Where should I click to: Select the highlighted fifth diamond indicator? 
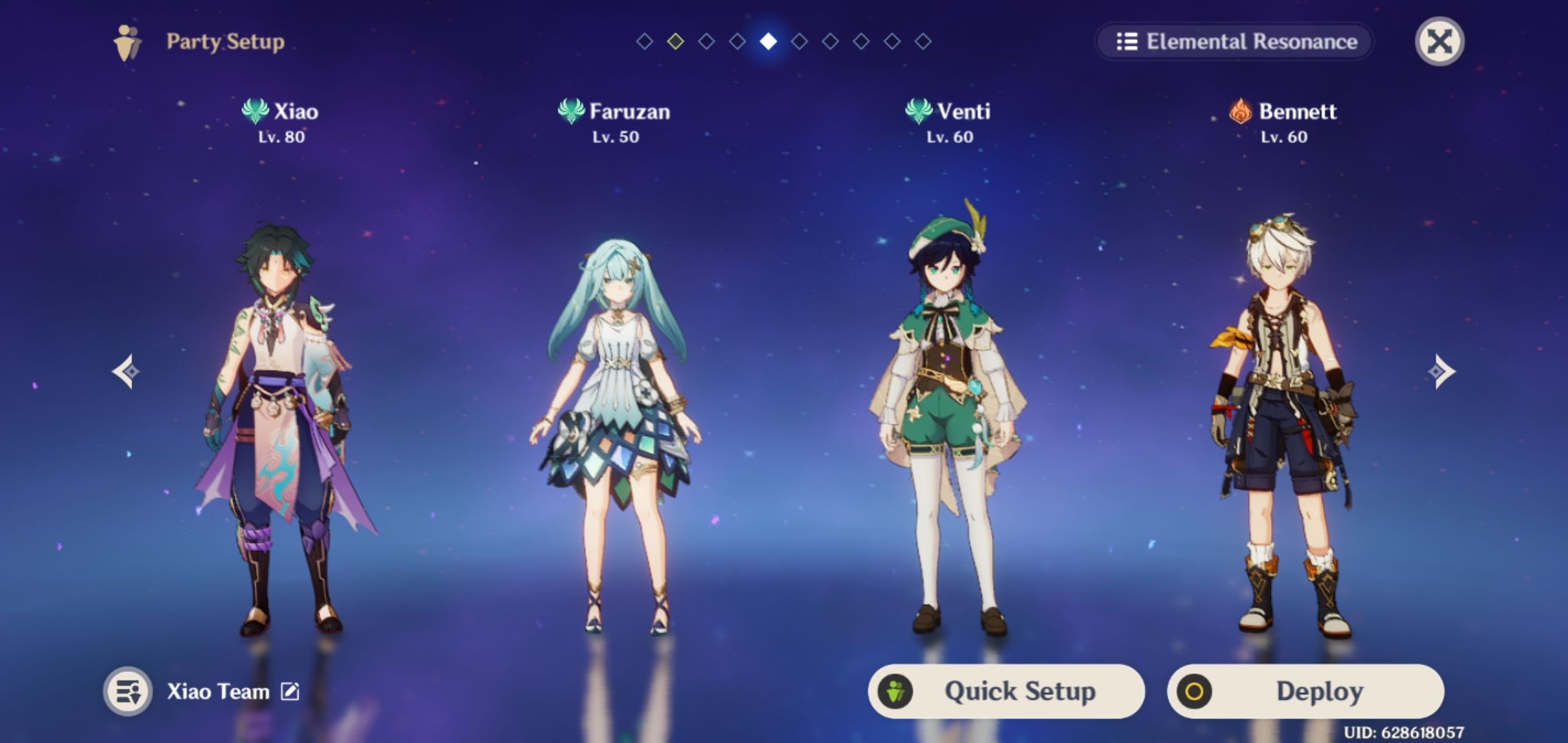tap(768, 43)
